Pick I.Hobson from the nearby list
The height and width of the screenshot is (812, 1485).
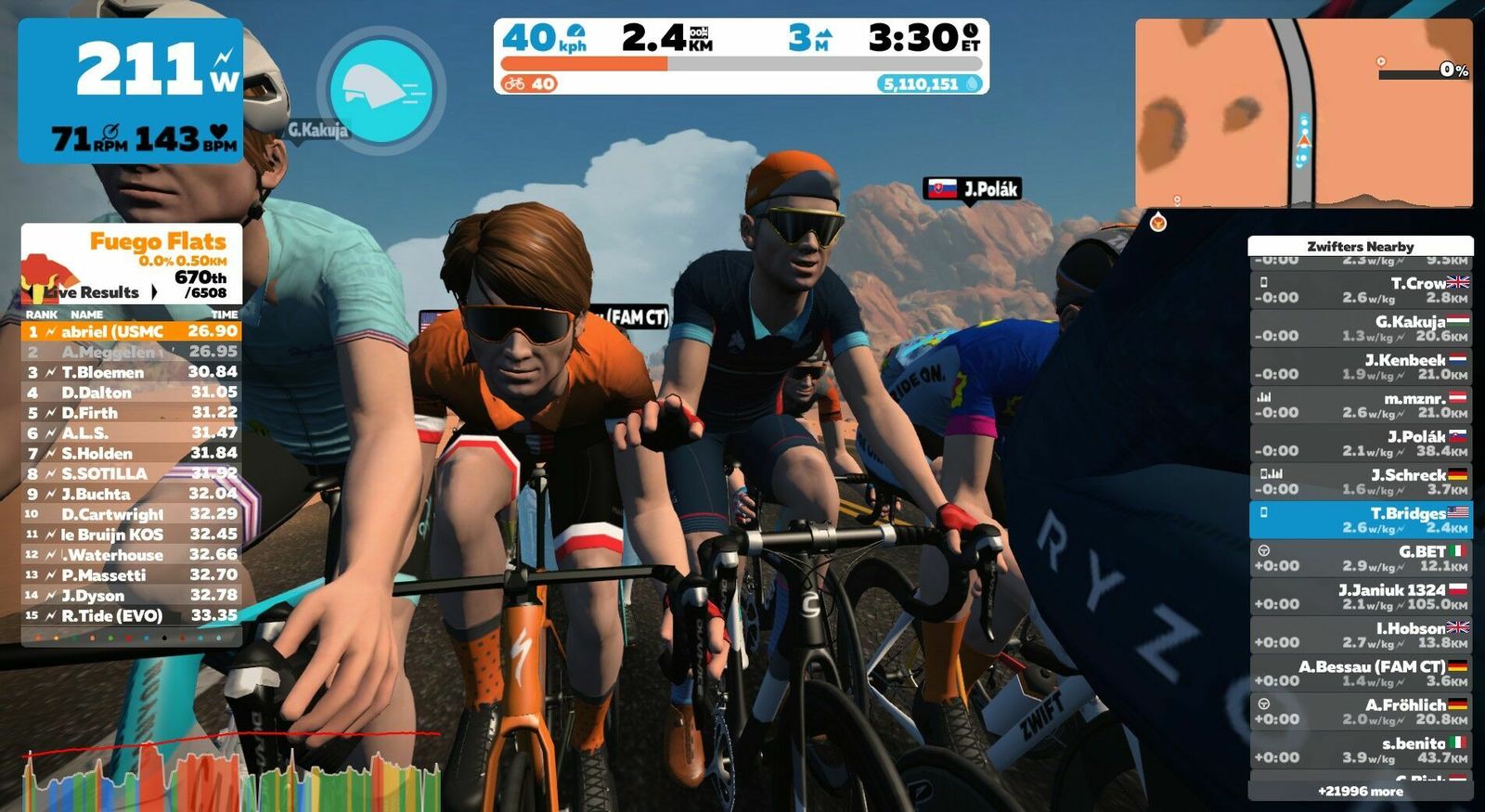coord(1360,635)
